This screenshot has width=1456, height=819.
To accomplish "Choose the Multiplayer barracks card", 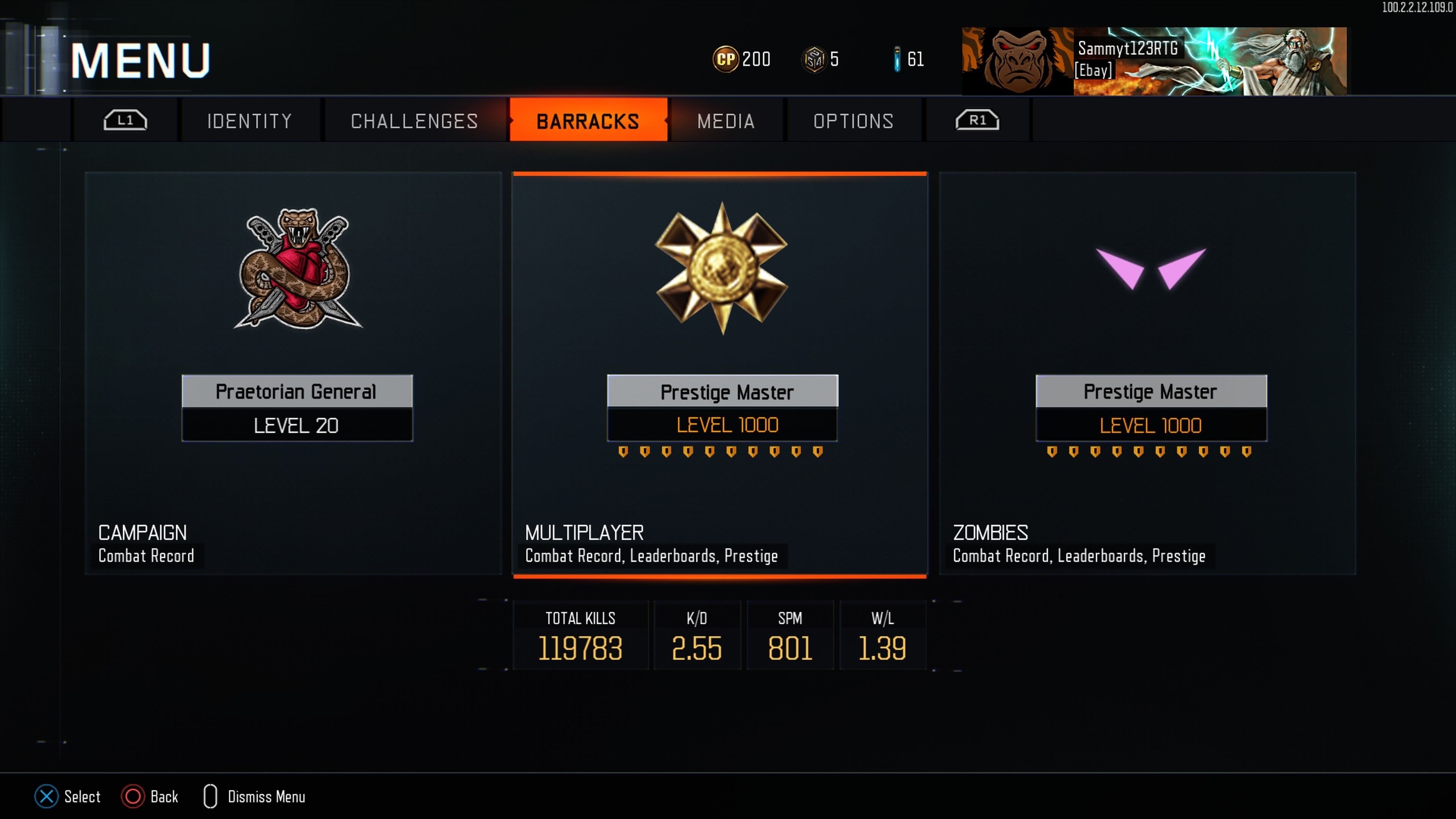I will [720, 373].
